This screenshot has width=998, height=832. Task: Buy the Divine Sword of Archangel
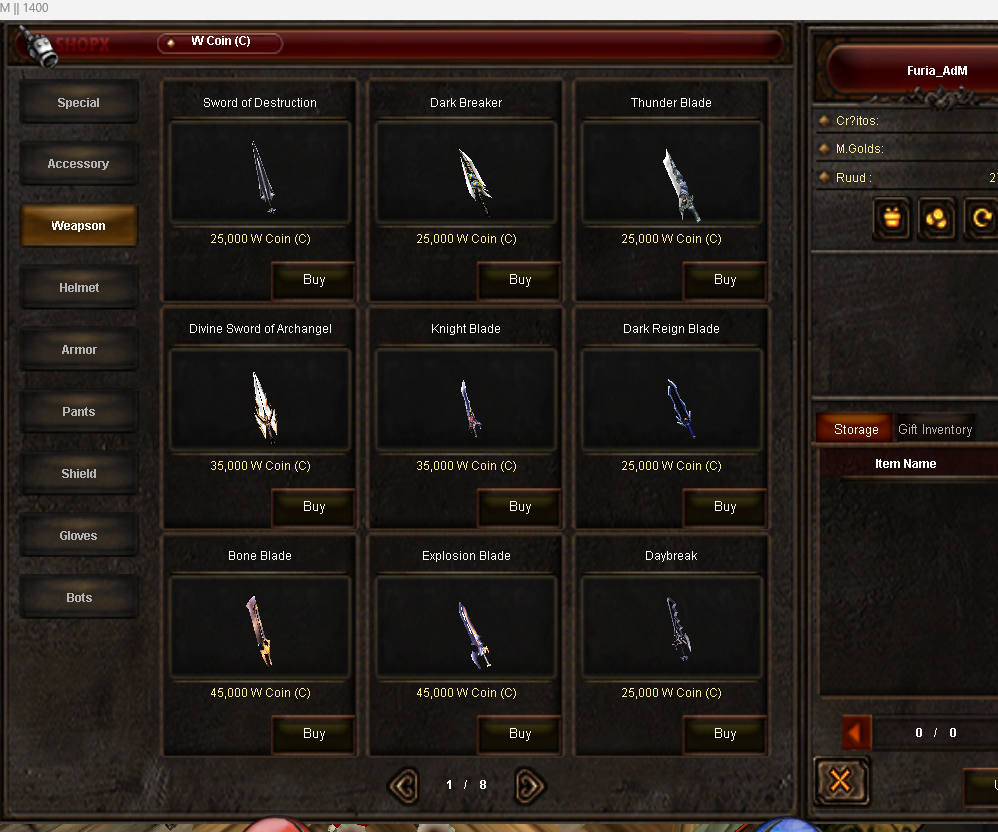(x=314, y=508)
